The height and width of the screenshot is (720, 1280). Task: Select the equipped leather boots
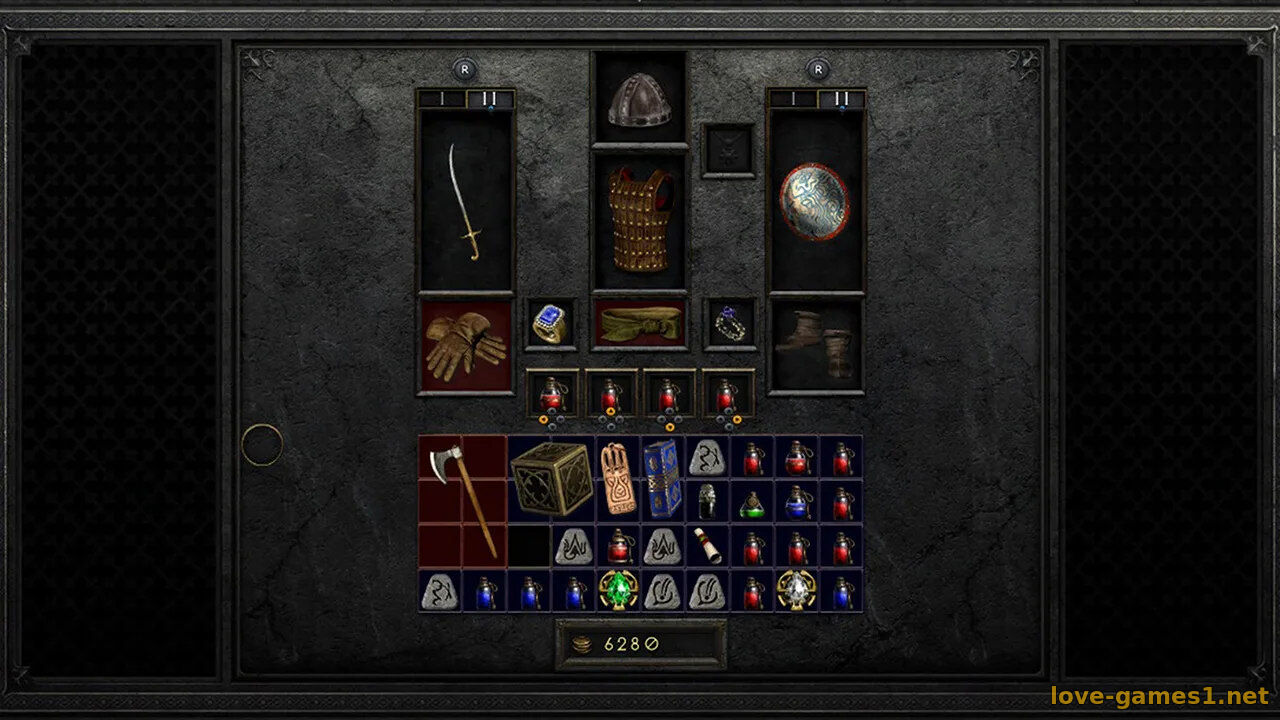pos(815,345)
